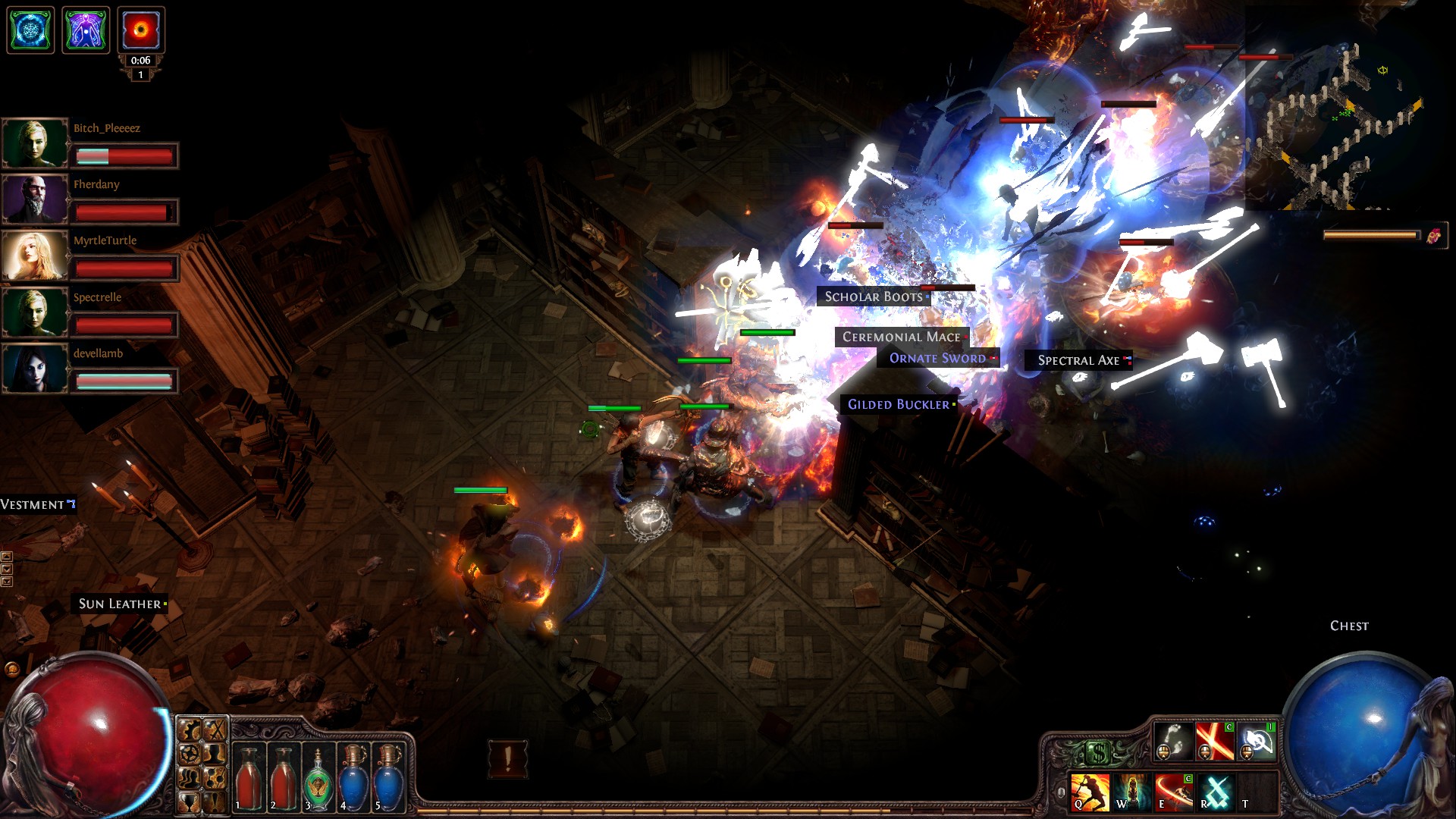The height and width of the screenshot is (819, 1456).
Task: Click the exclamation mark notification box
Action: tap(507, 758)
